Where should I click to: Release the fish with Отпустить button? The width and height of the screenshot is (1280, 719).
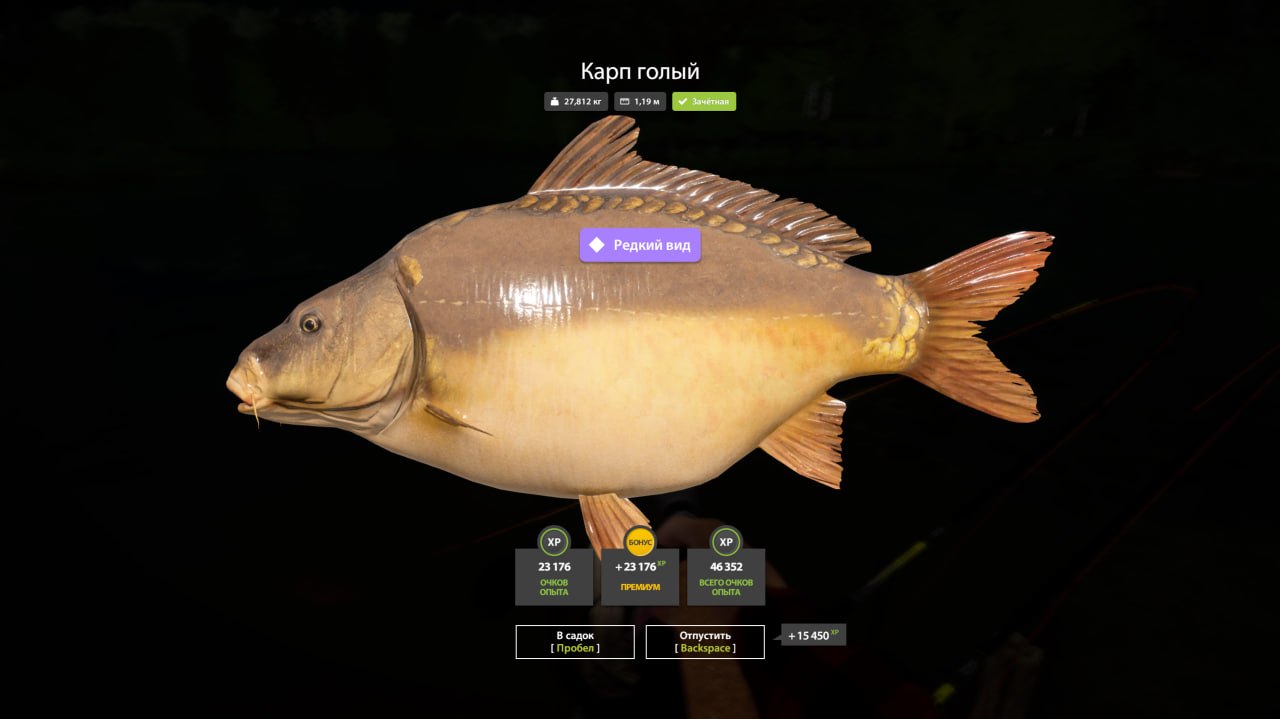point(705,642)
